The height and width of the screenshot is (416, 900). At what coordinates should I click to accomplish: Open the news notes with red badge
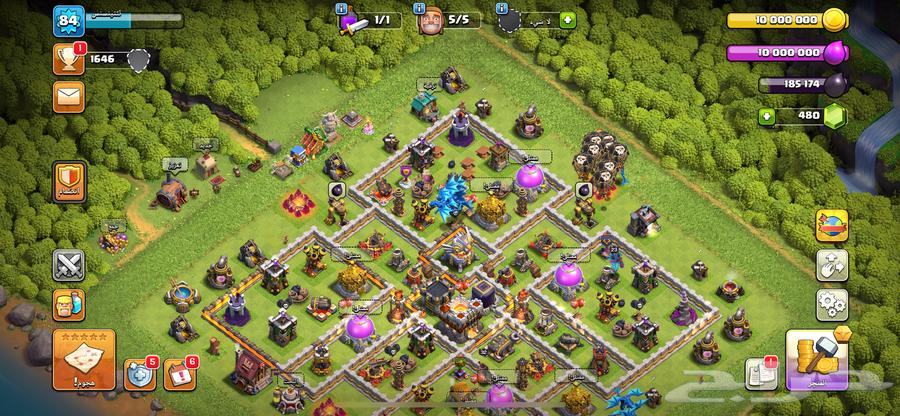pyautogui.click(x=760, y=372)
